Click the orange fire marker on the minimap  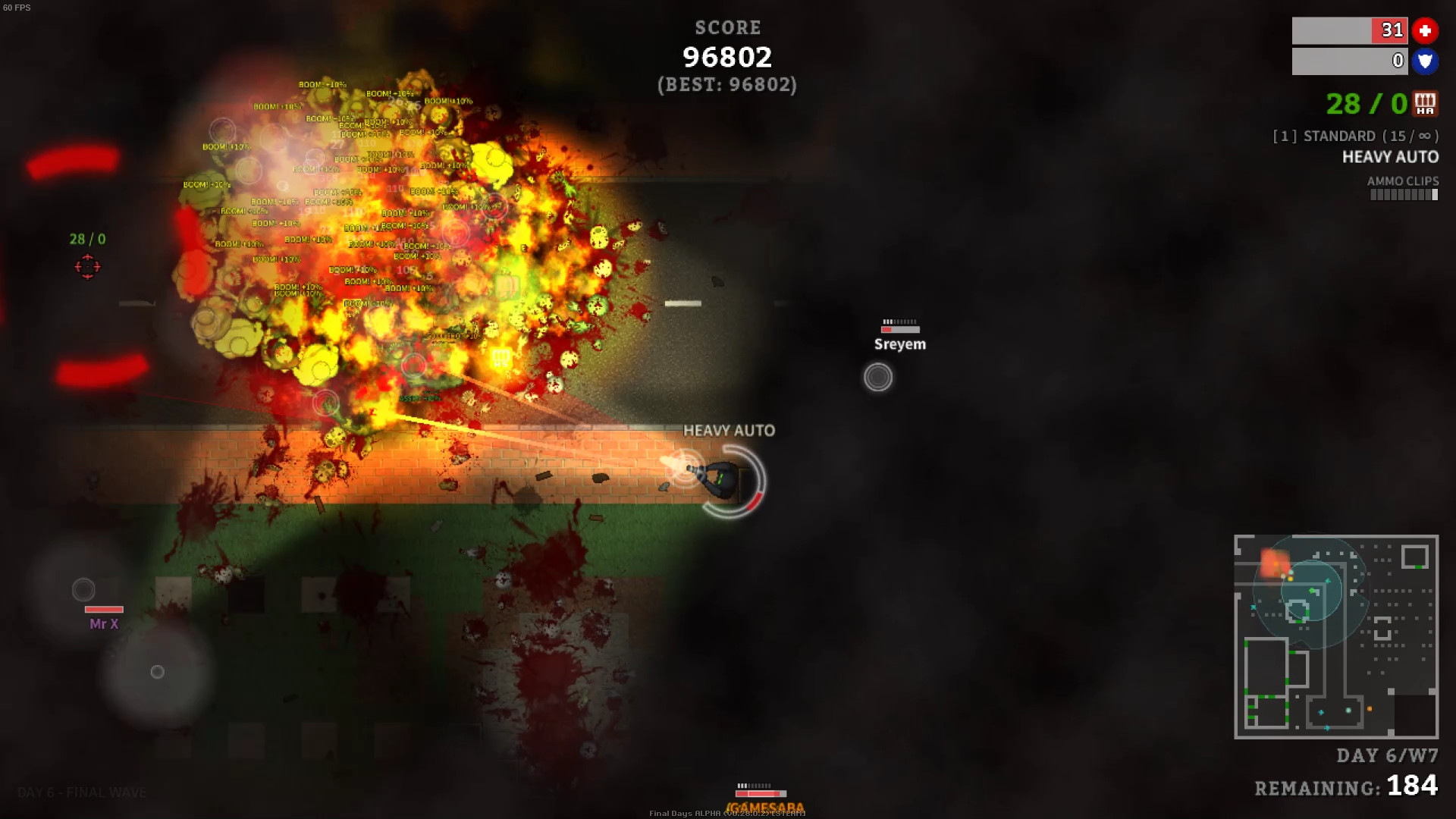pyautogui.click(x=1277, y=563)
